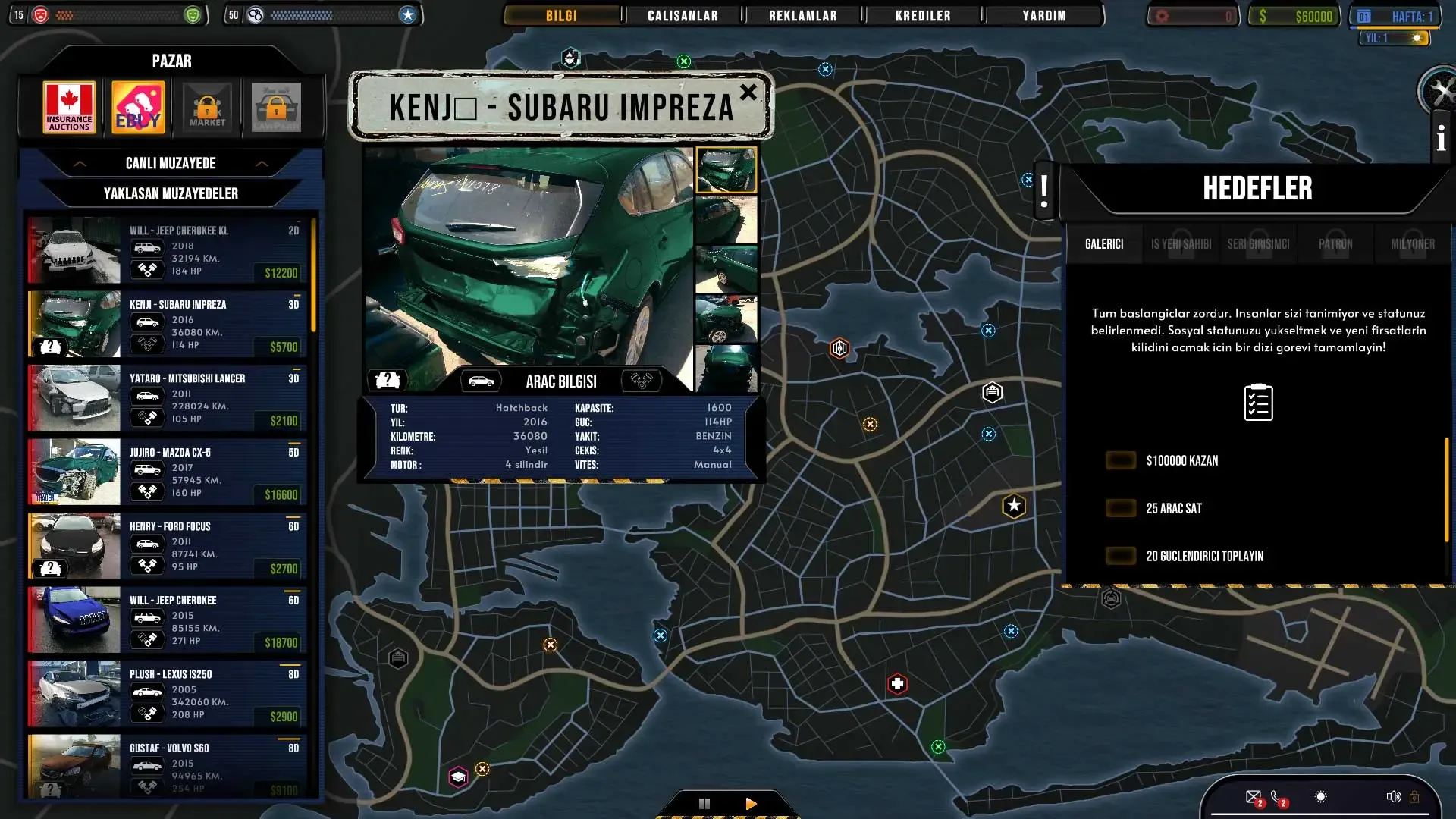Switch to the GALERICI goals tab

(1103, 244)
